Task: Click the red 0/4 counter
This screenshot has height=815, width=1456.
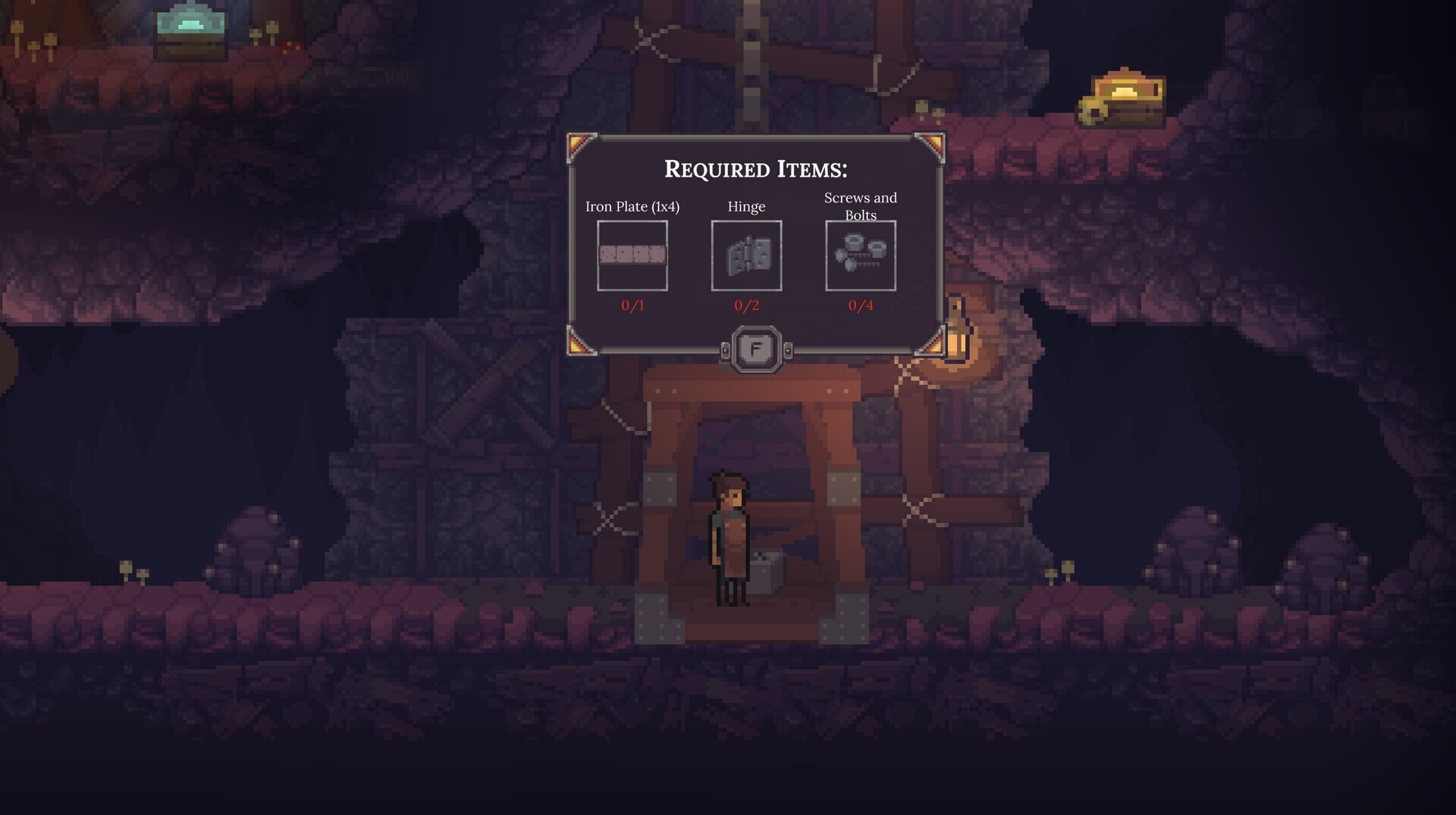Action: pos(862,306)
